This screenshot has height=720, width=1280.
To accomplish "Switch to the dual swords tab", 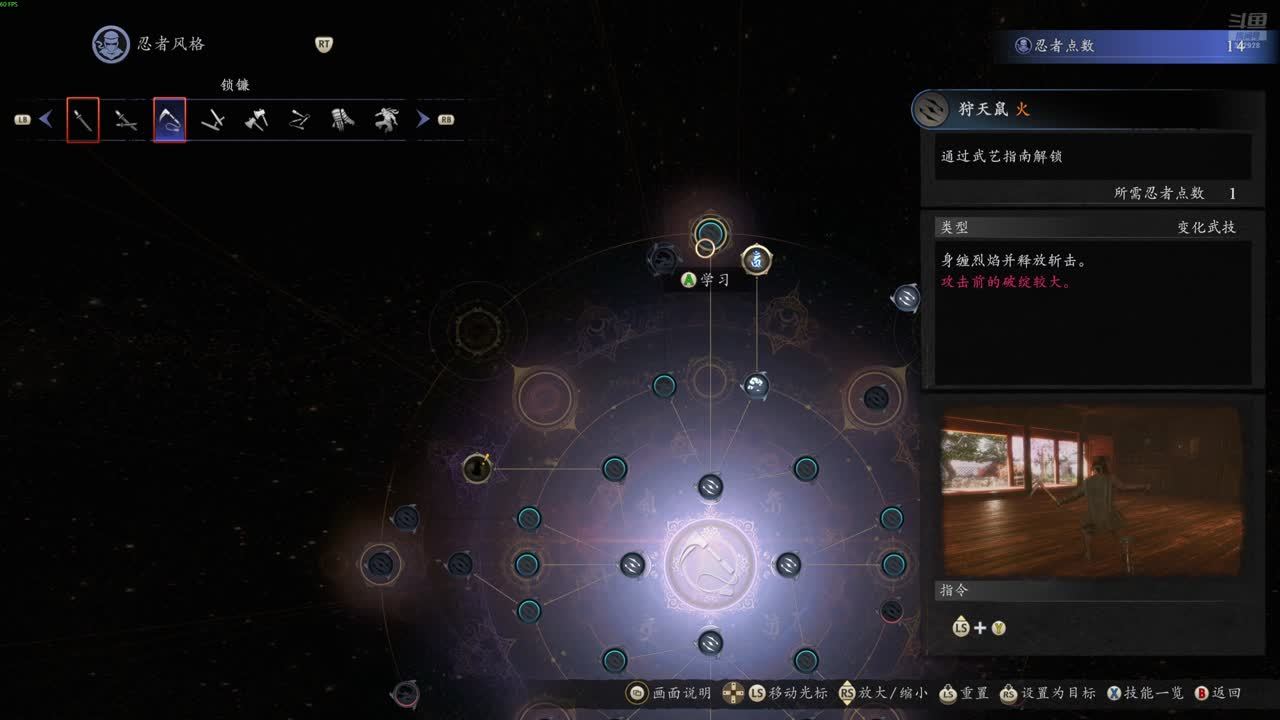I will (x=126, y=120).
